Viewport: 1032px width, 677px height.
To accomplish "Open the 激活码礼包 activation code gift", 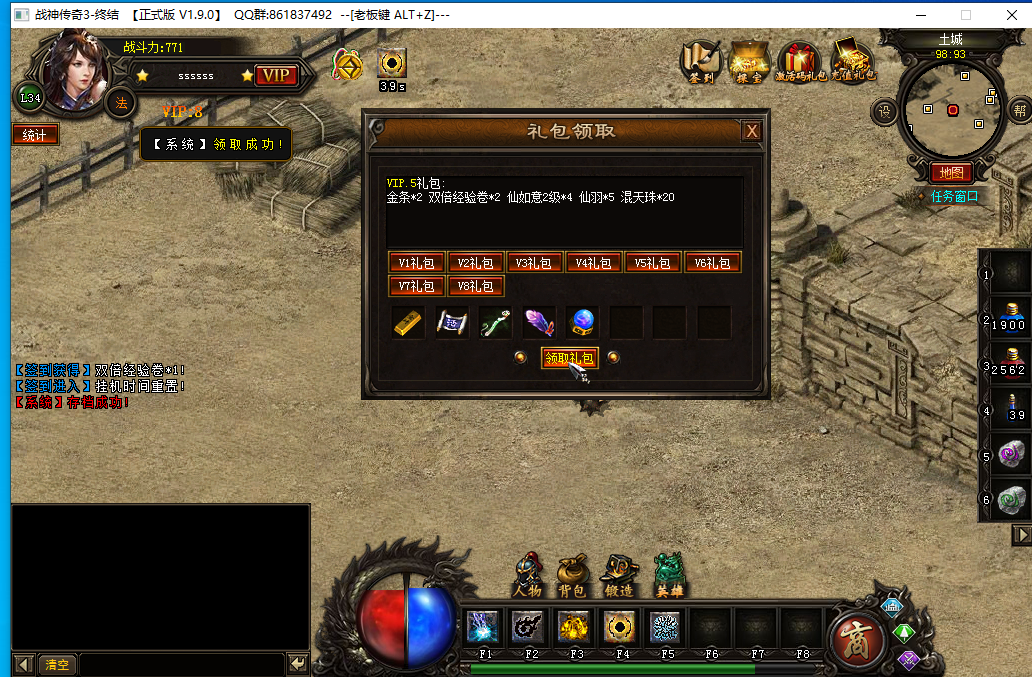I will coord(799,61).
